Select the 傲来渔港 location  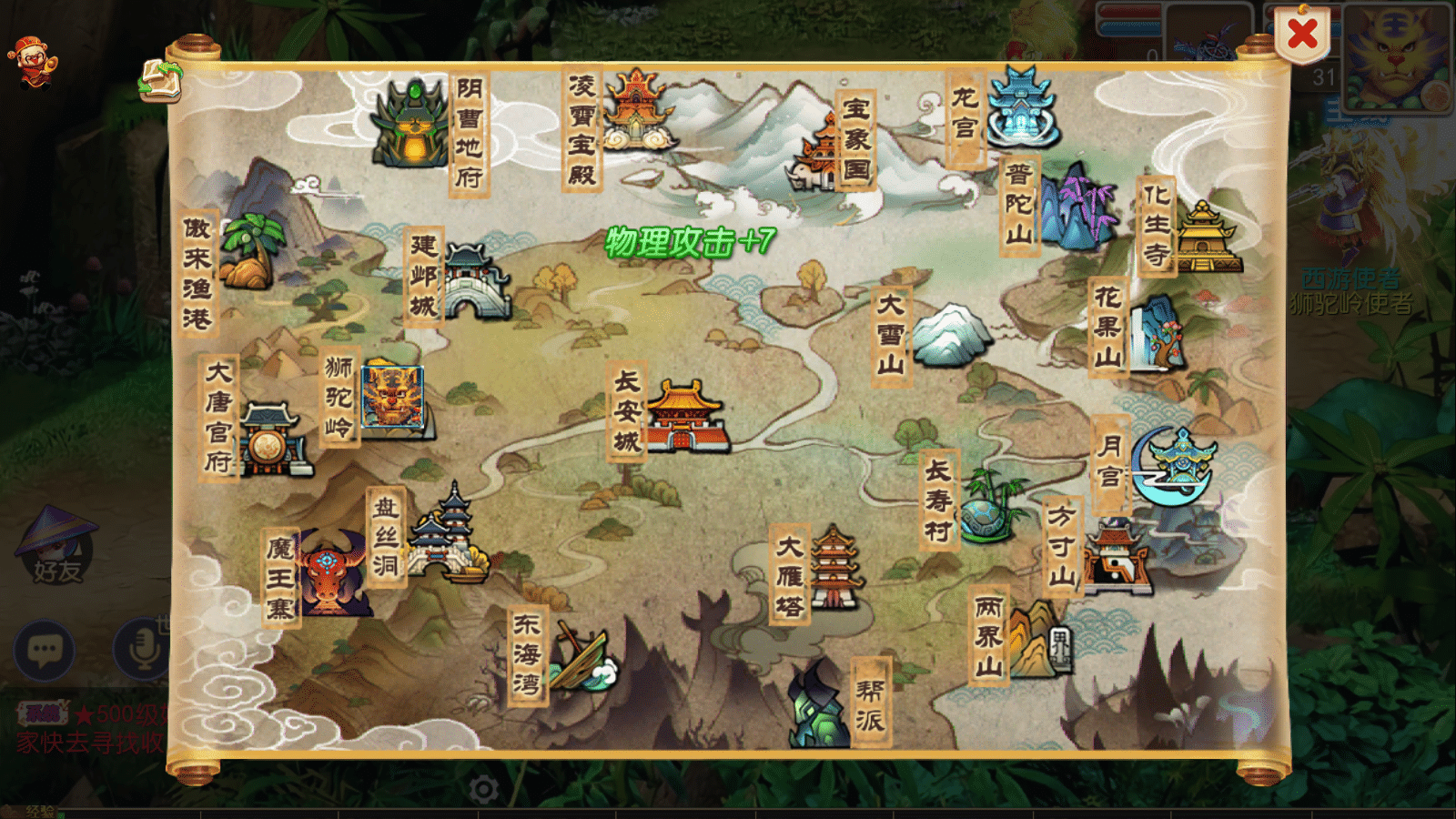pyautogui.click(x=249, y=252)
